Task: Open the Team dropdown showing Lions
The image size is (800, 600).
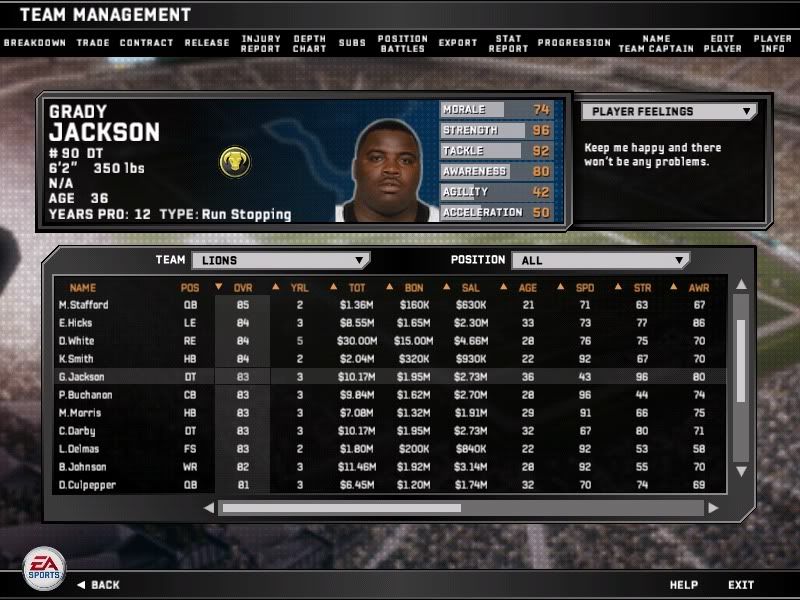Action: (x=279, y=260)
